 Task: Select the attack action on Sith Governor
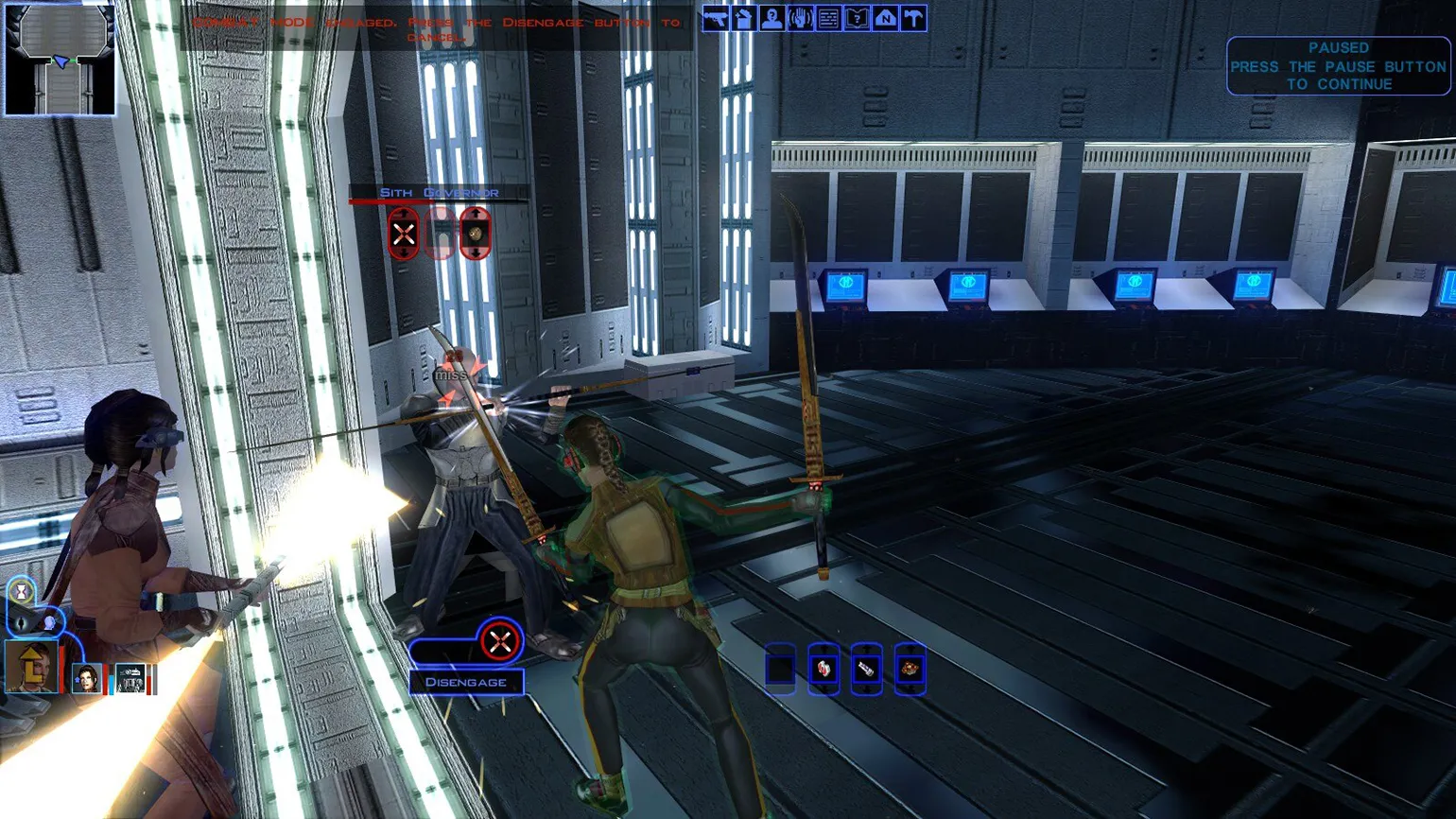click(x=403, y=233)
